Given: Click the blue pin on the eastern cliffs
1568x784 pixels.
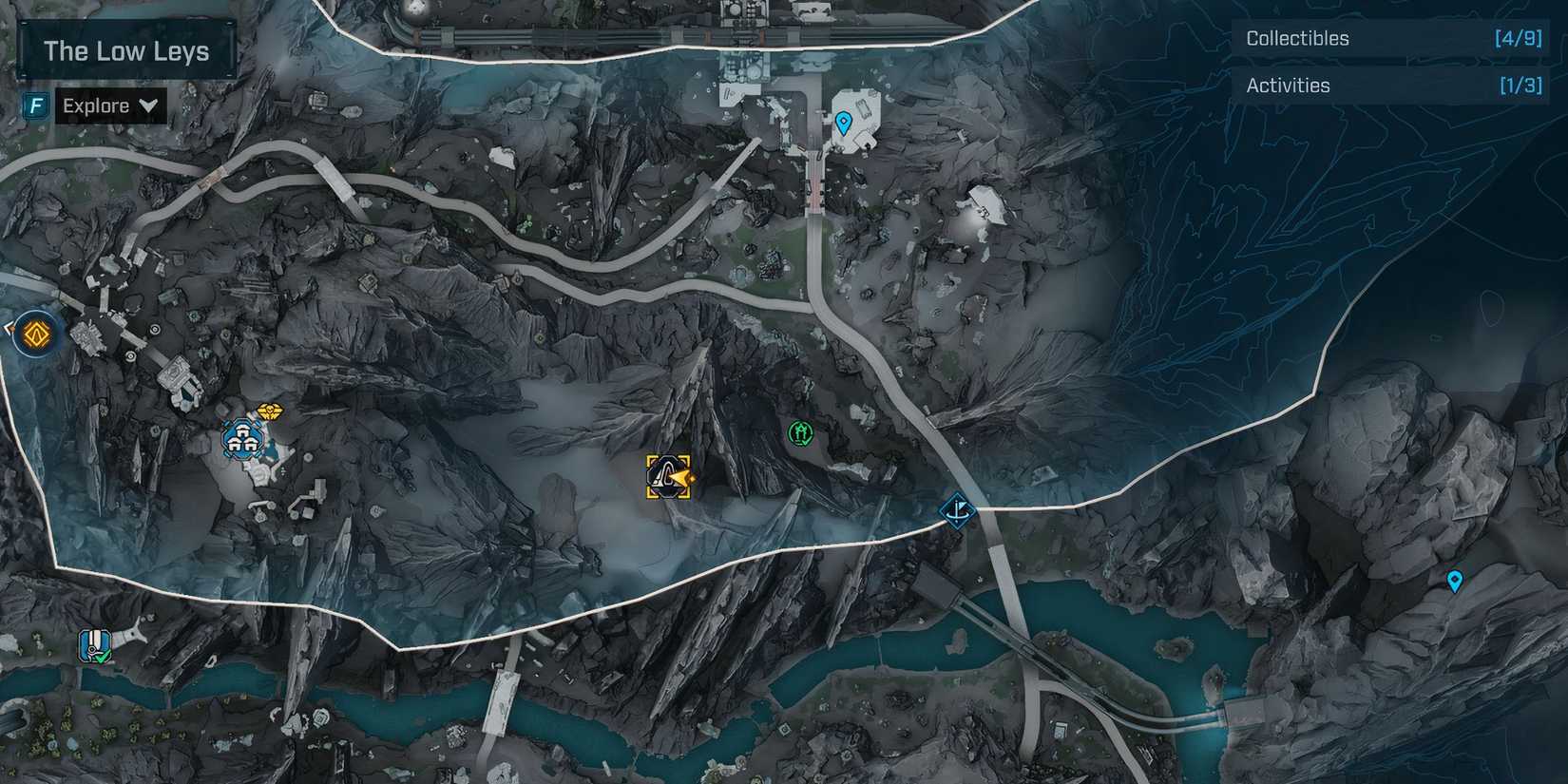Looking at the screenshot, I should 1455,579.
